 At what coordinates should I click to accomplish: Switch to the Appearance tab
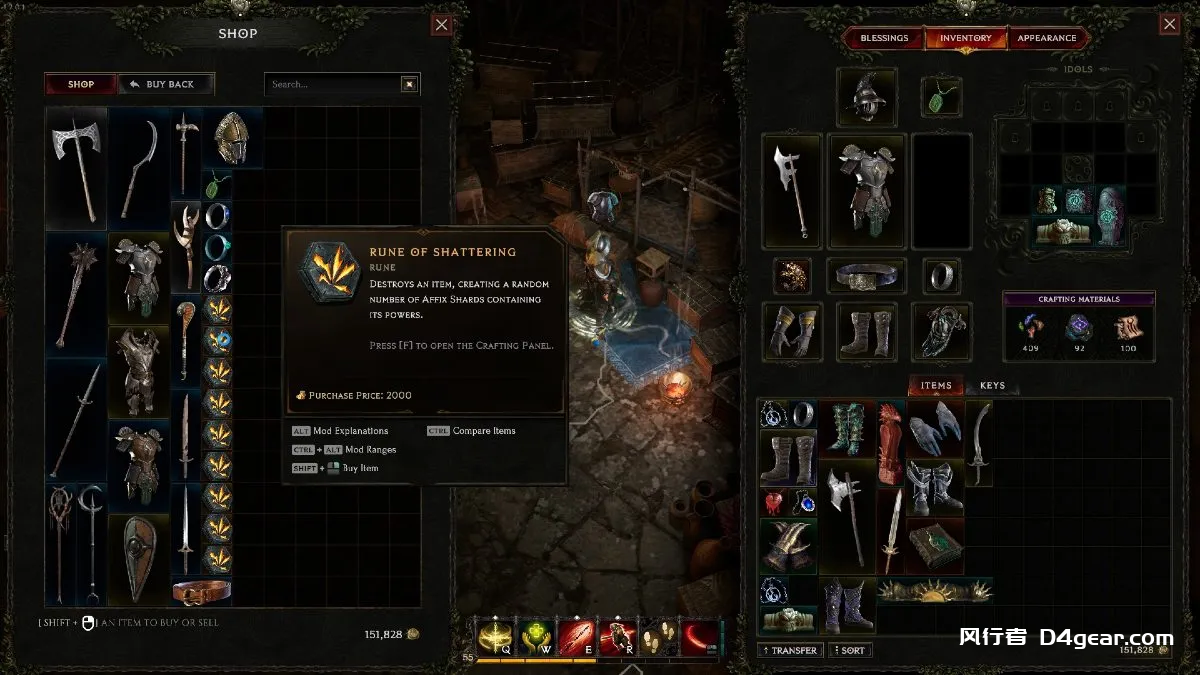[x=1046, y=38]
